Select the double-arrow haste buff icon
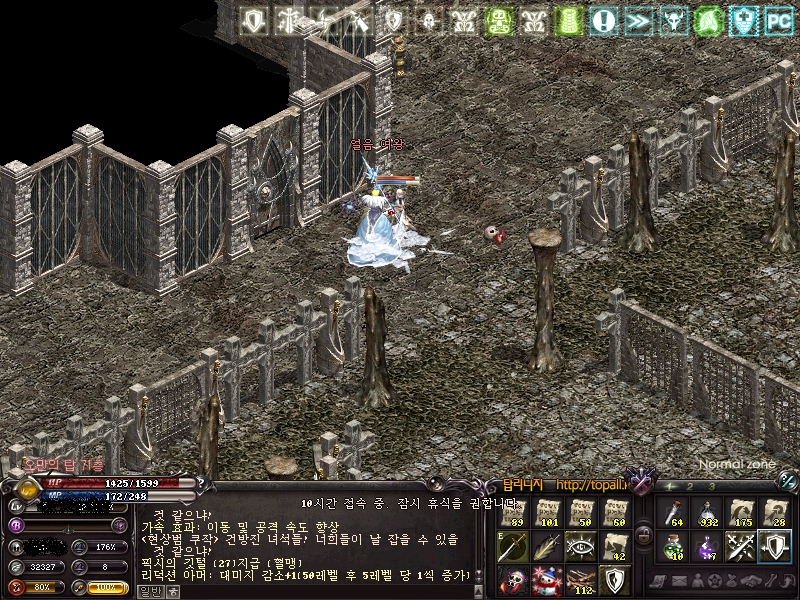 pos(638,19)
